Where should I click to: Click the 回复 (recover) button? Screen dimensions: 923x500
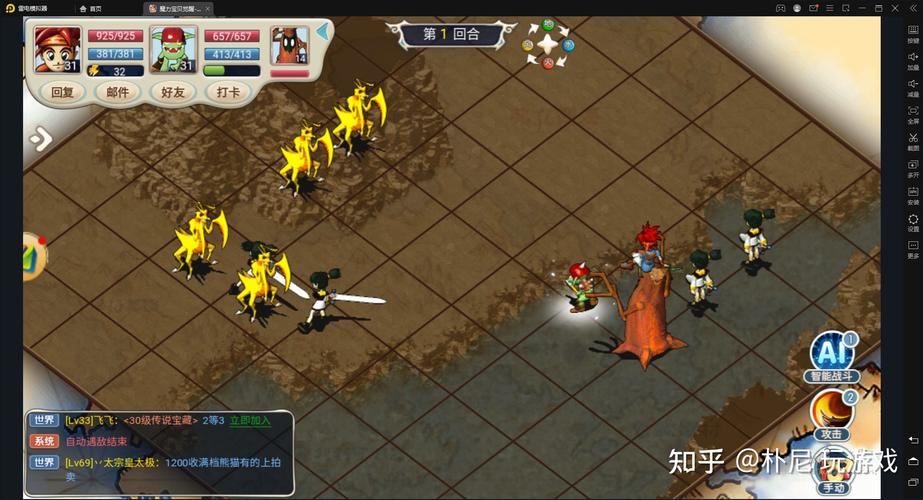[62, 92]
